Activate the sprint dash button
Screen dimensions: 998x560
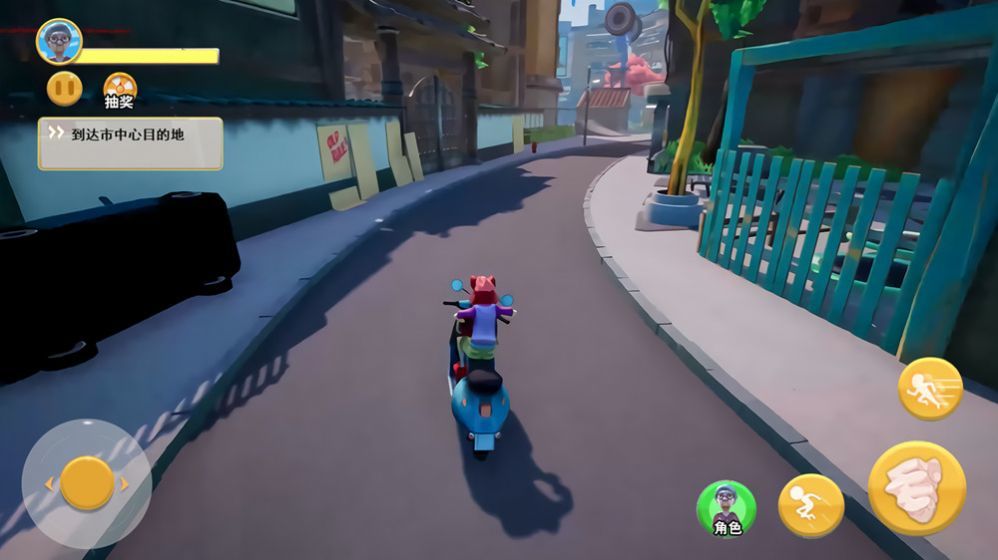point(929,388)
